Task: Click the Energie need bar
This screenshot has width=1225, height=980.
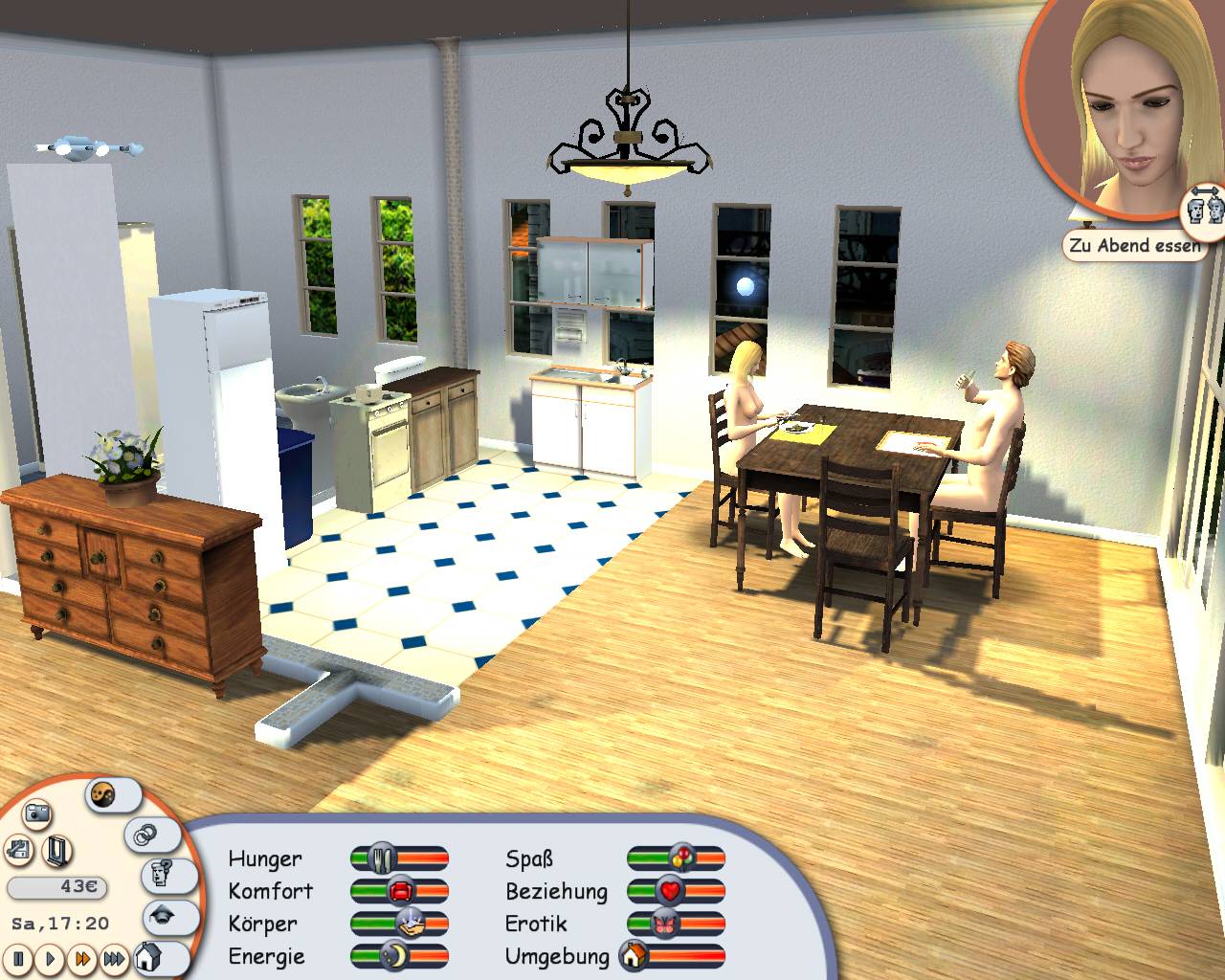Action: tap(400, 955)
